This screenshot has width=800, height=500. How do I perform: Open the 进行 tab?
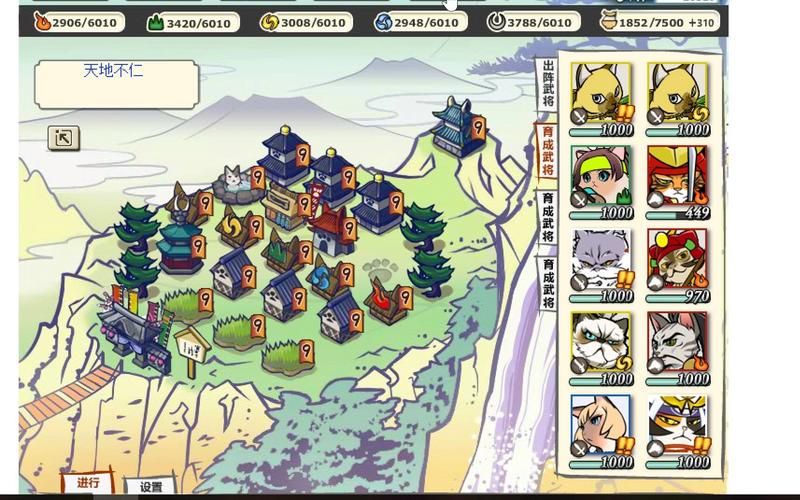[88, 484]
